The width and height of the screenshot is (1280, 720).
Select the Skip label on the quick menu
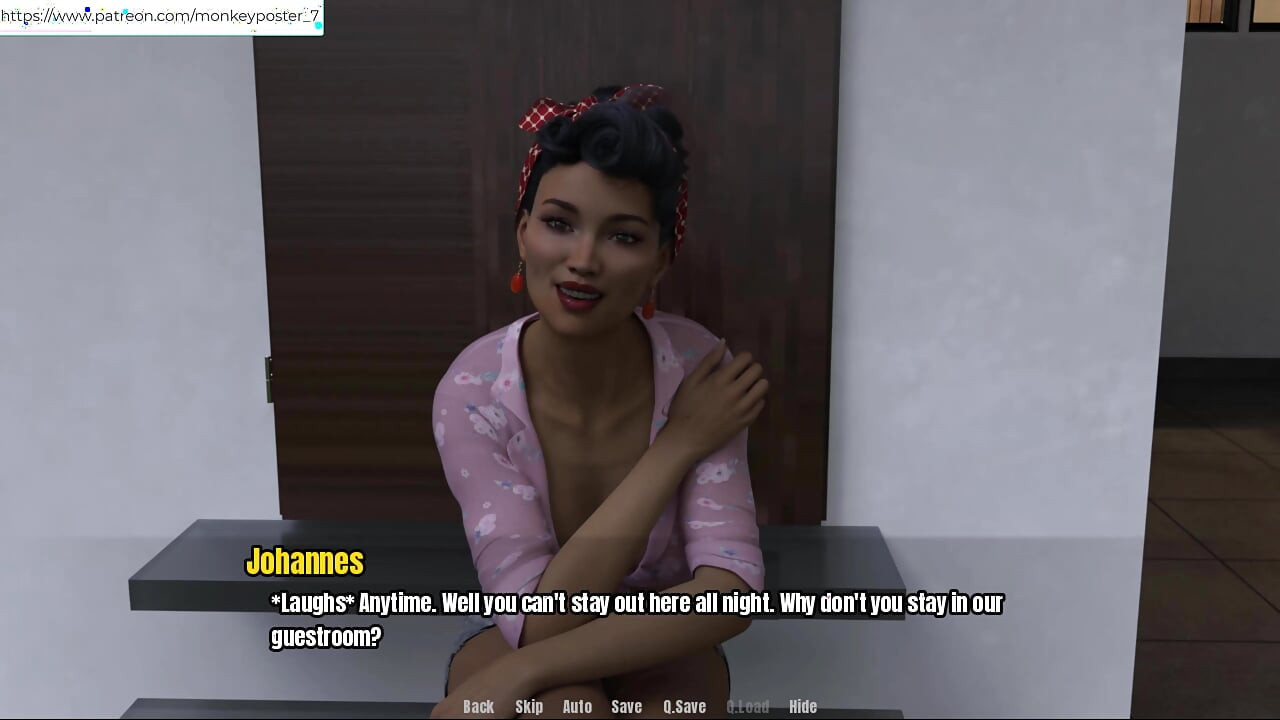(529, 706)
